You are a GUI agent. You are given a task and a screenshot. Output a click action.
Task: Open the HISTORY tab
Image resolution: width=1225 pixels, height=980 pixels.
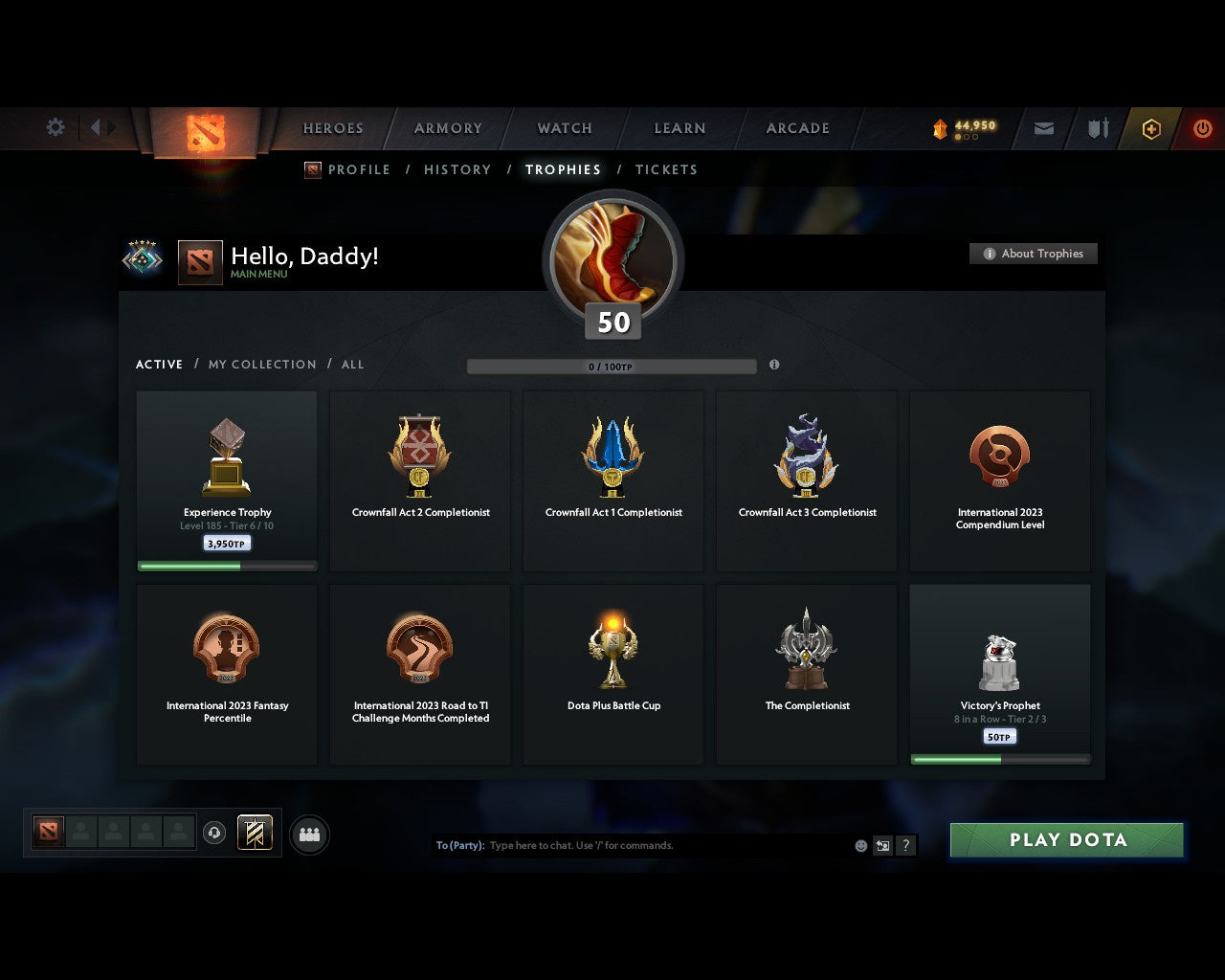(x=457, y=169)
